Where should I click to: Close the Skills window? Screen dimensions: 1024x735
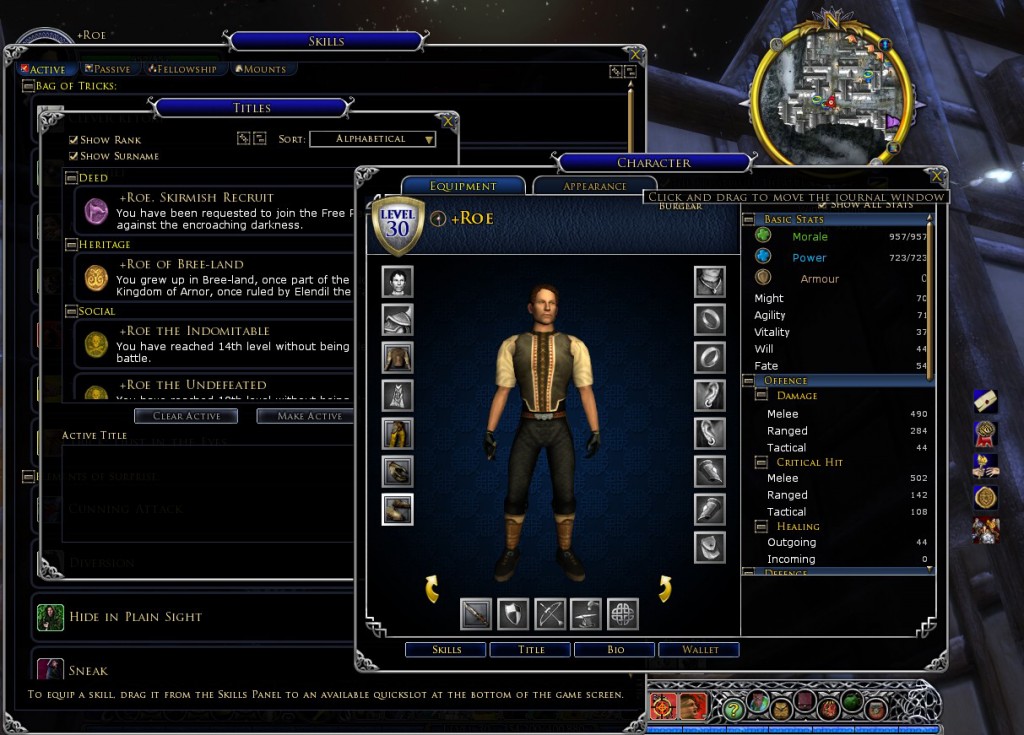pos(635,54)
